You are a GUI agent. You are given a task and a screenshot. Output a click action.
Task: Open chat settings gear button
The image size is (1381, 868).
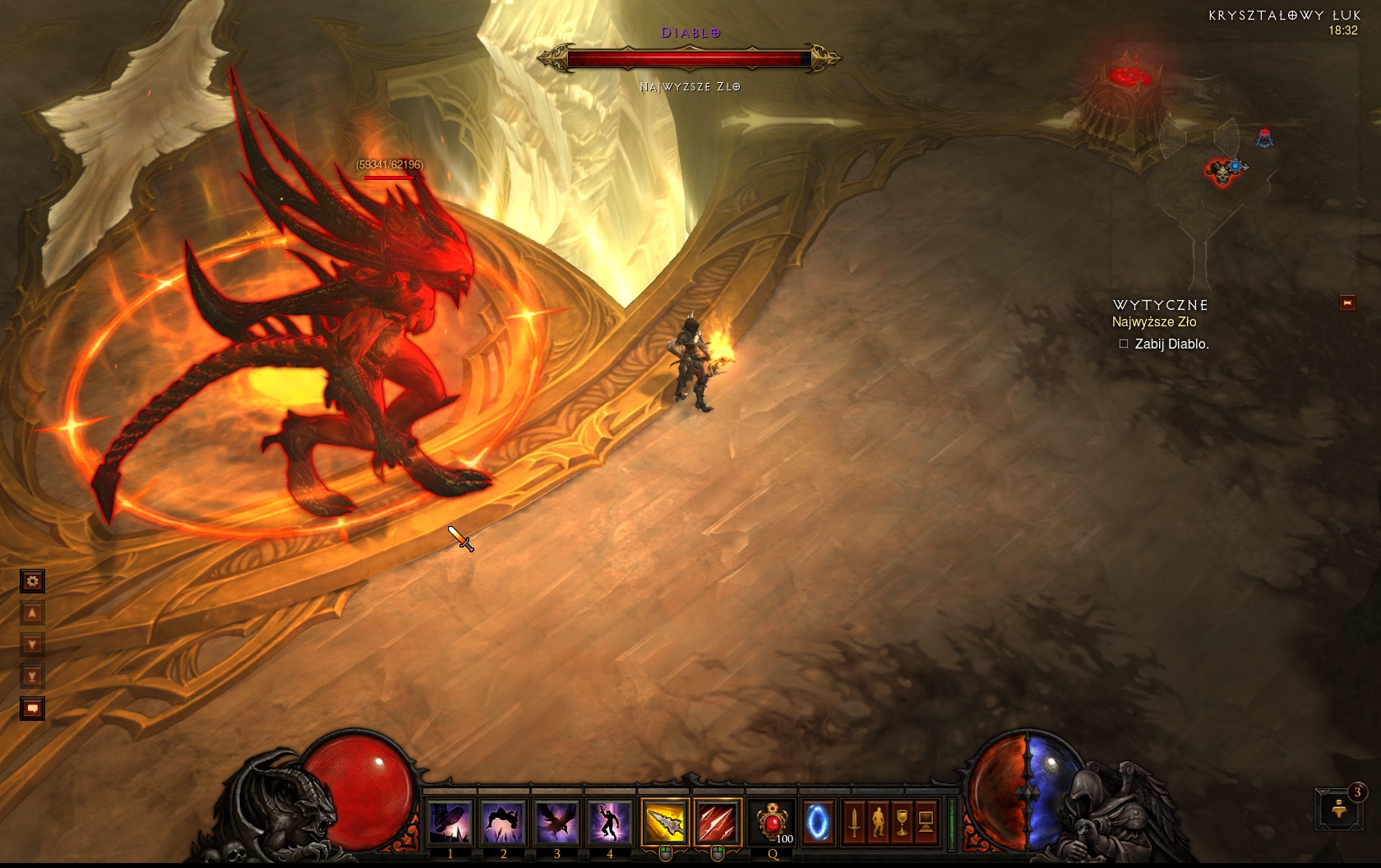[32, 582]
